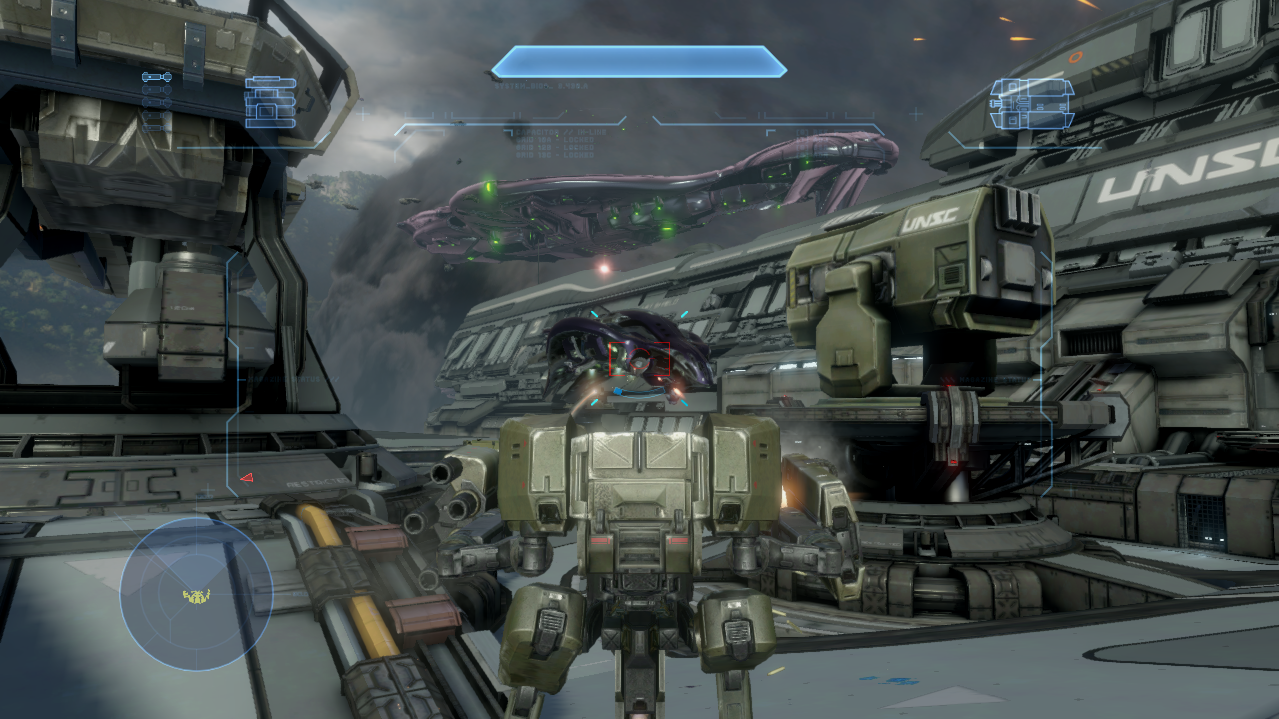Select the Mantis weapon icon at top right

1031,103
